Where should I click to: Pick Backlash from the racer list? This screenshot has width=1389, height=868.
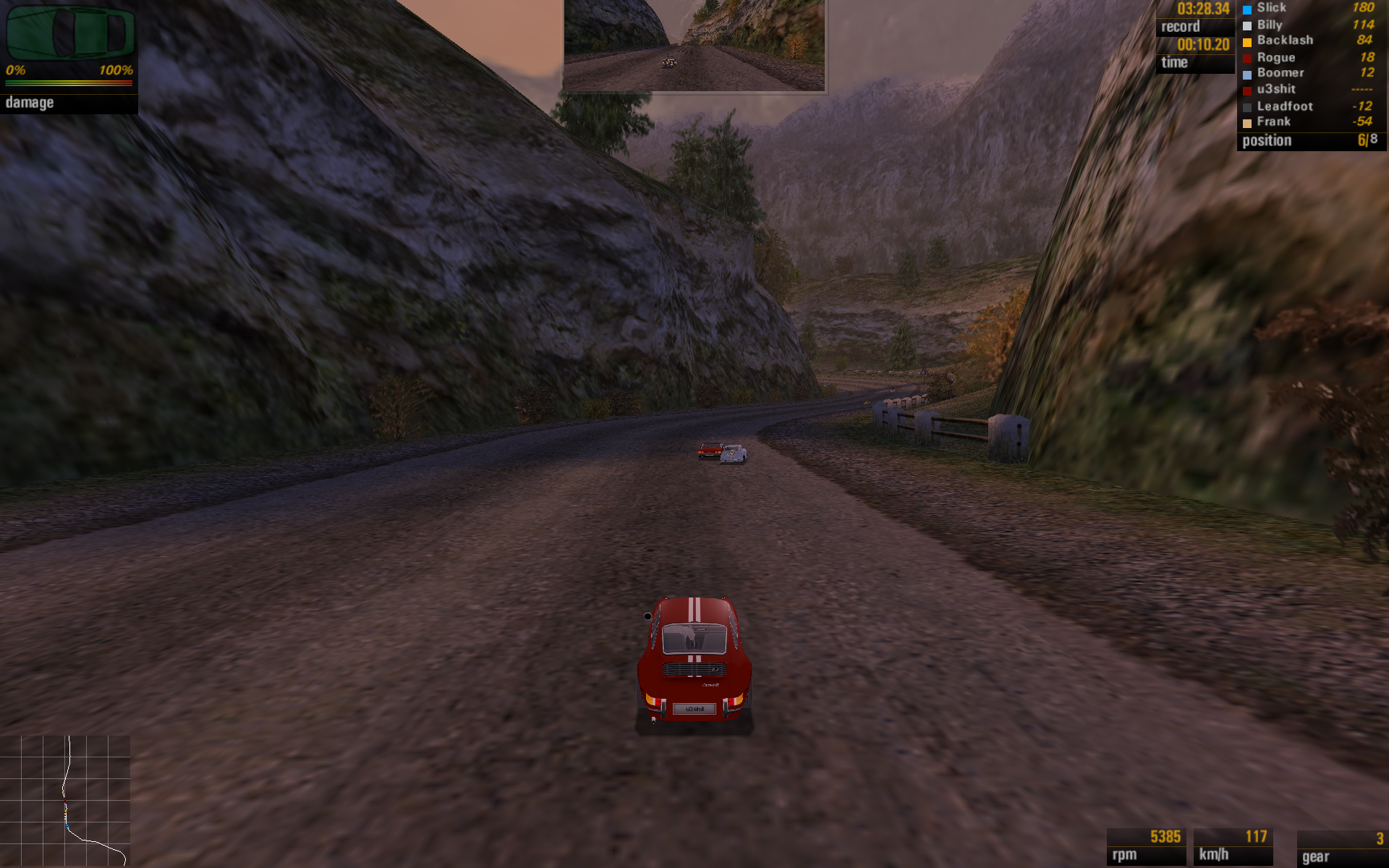1309,41
